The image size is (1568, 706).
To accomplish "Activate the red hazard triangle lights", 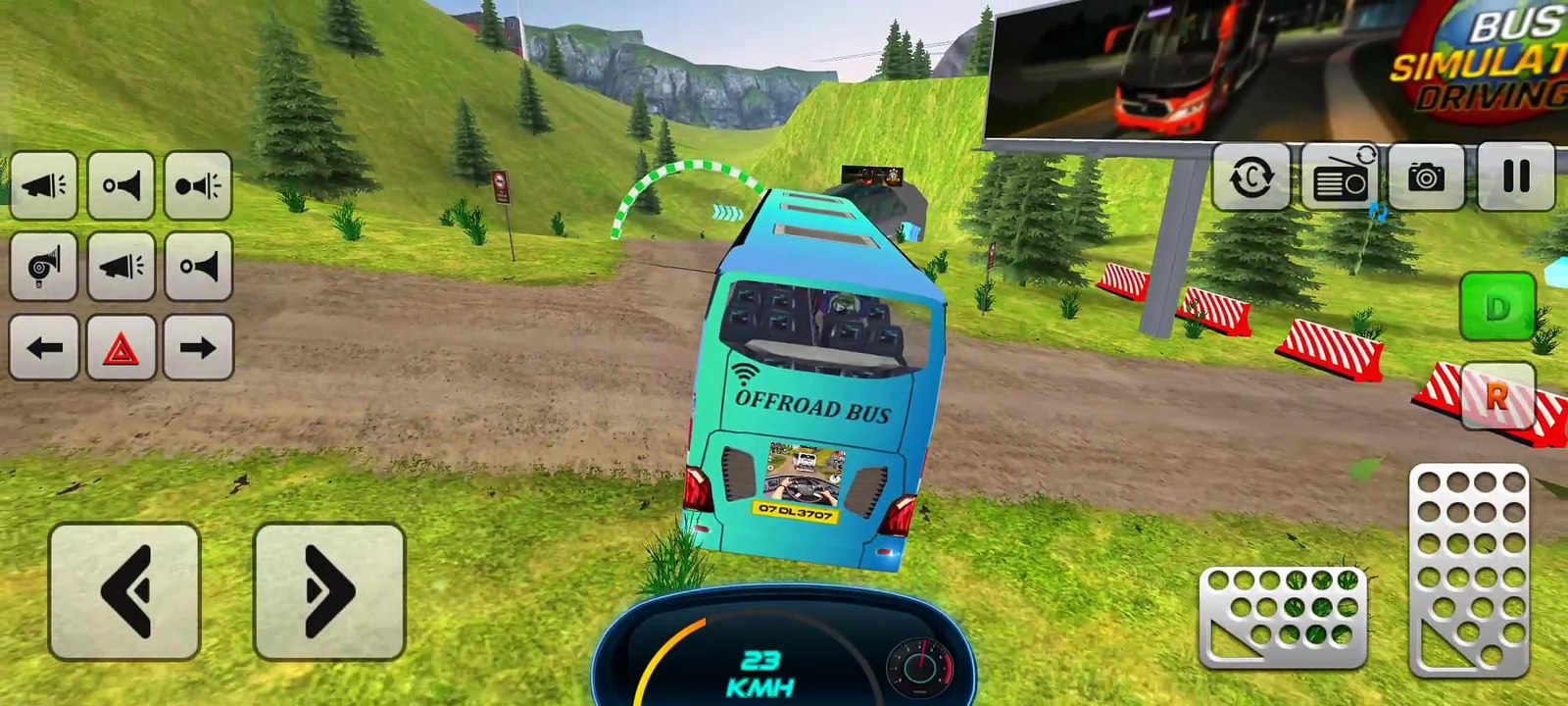I will tap(122, 347).
